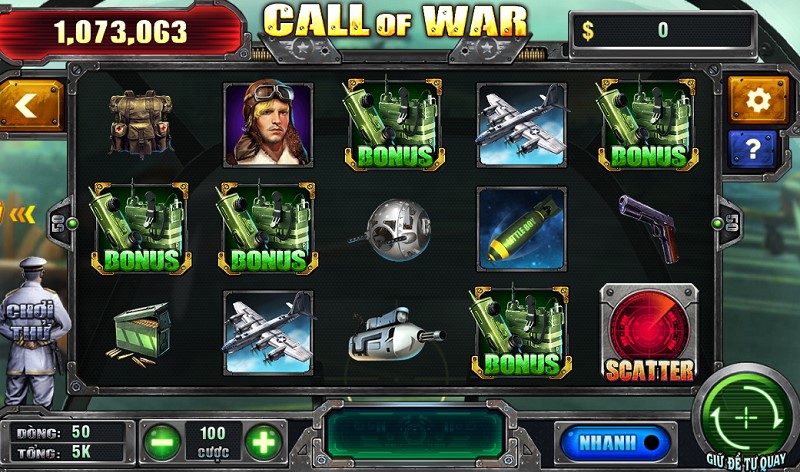The width and height of the screenshot is (800, 472).
Task: Spin the reels with the green round button
Action: (x=746, y=416)
